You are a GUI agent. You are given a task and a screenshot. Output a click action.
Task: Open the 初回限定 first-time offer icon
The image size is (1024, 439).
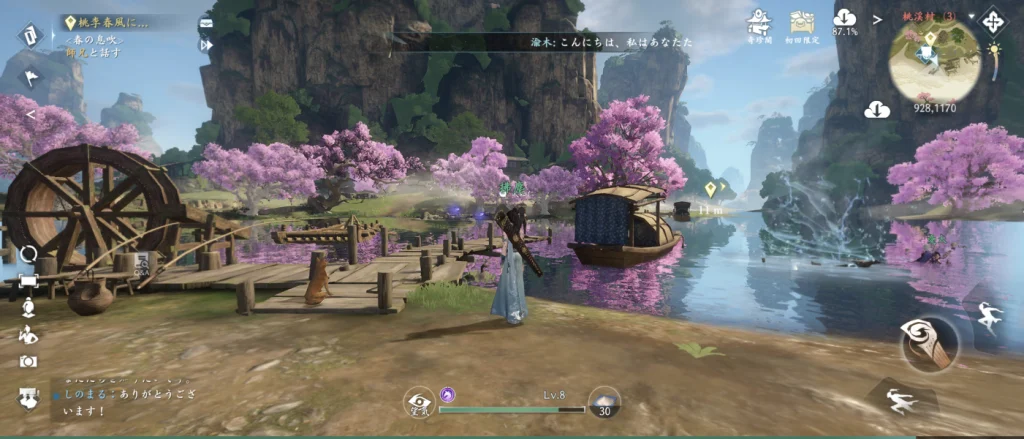(801, 22)
